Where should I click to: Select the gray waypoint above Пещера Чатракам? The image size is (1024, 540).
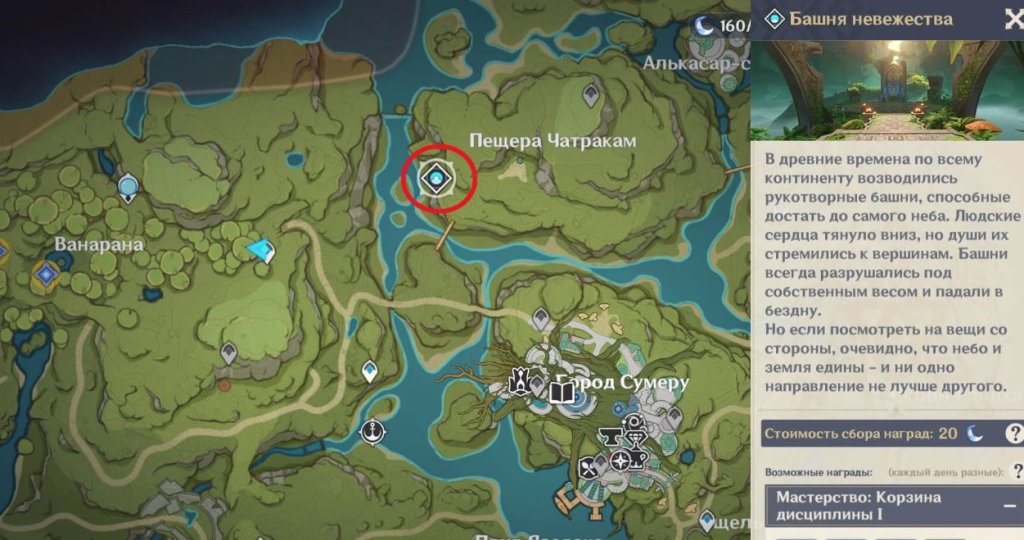pyautogui.click(x=591, y=97)
